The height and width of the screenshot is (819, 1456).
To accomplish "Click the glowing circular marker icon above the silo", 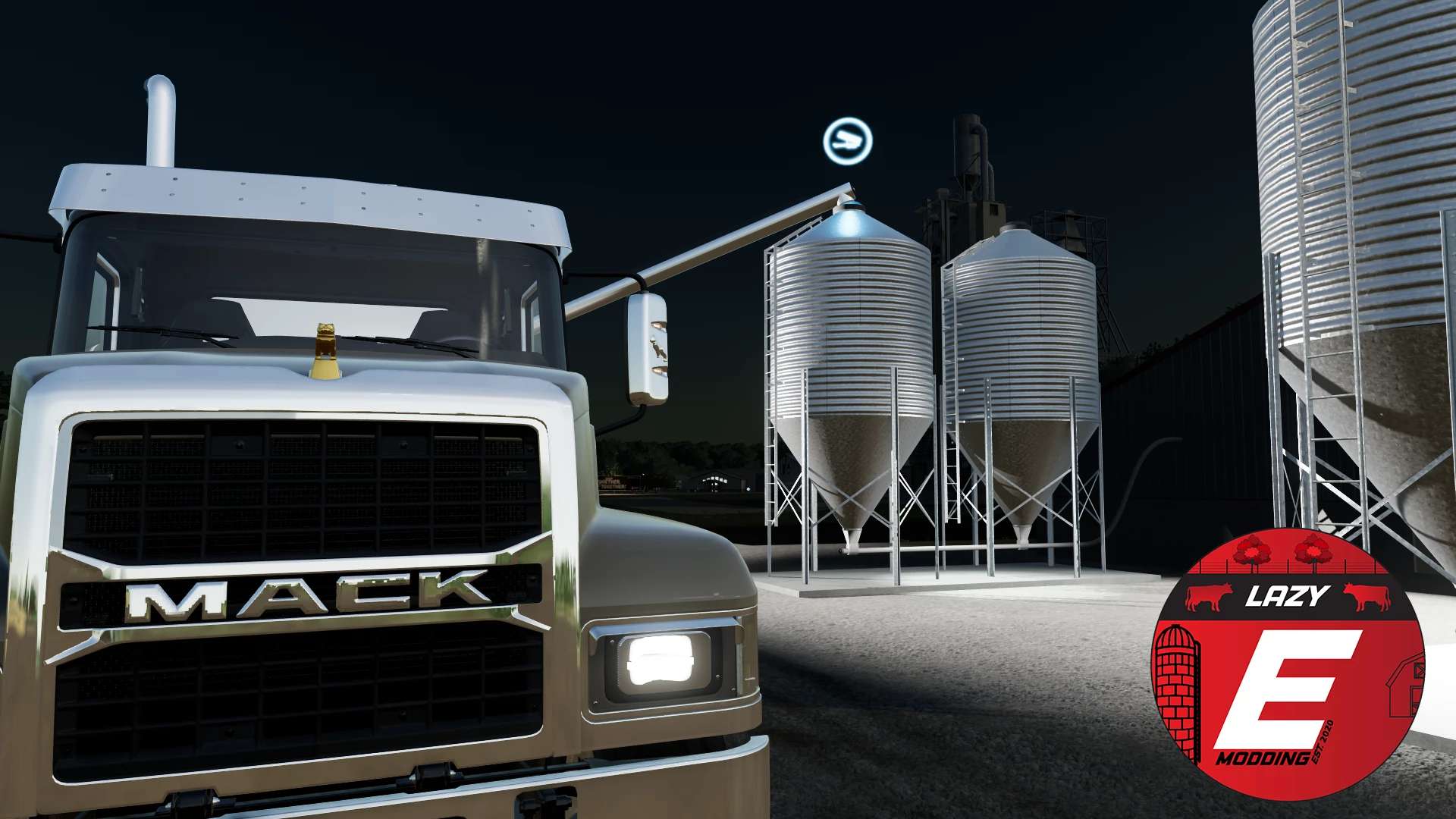I will tap(848, 140).
